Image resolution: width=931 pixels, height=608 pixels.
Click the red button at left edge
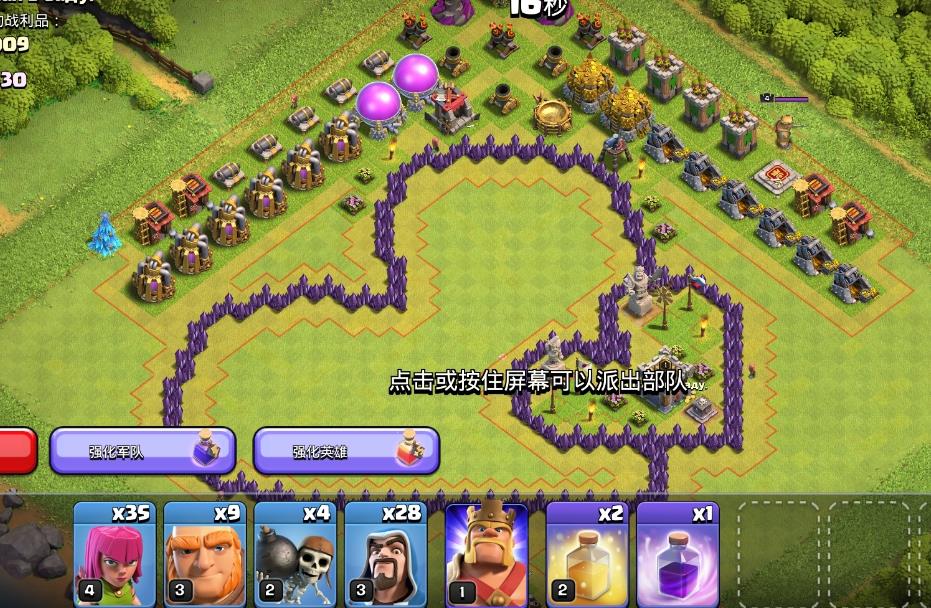tap(17, 451)
